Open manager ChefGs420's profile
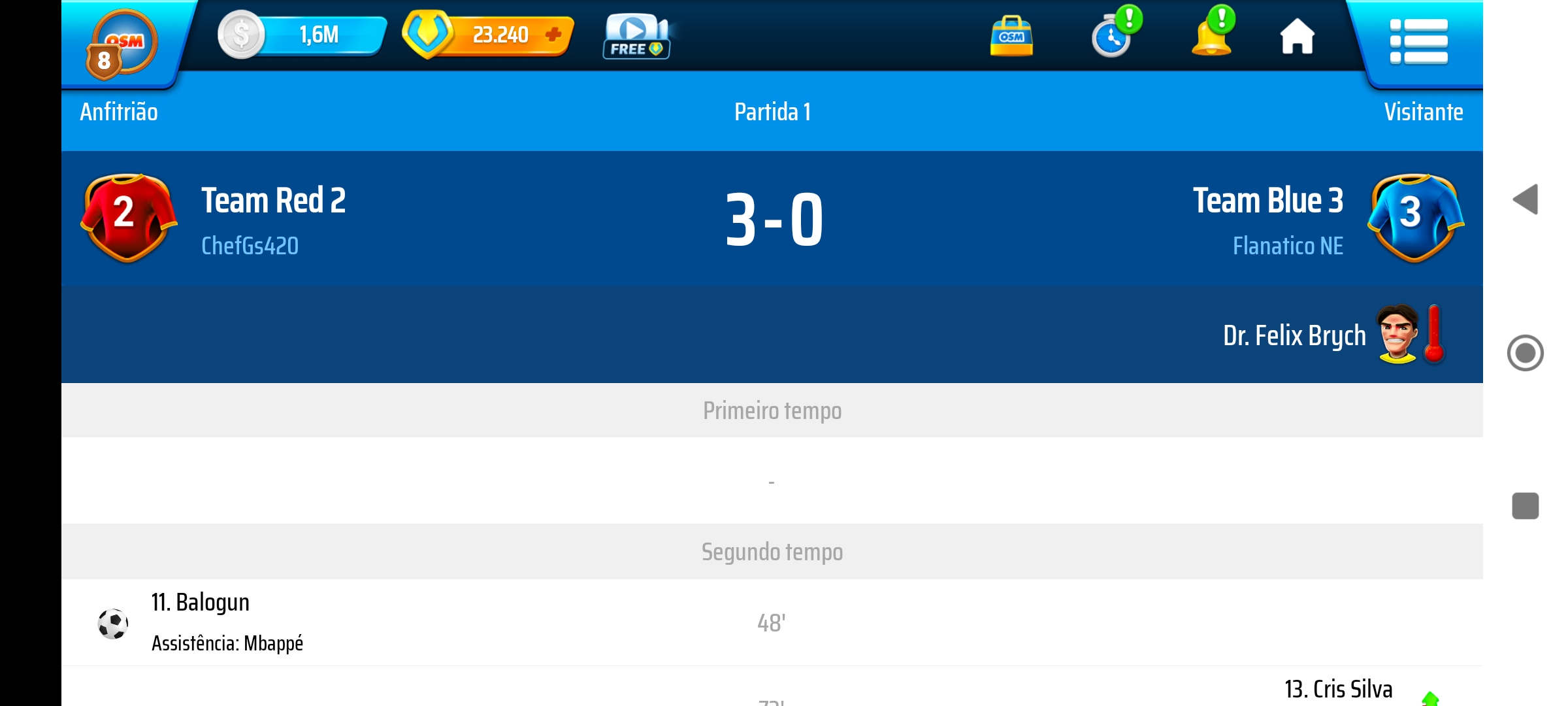Viewport: 1568px width, 706px height. (x=250, y=246)
